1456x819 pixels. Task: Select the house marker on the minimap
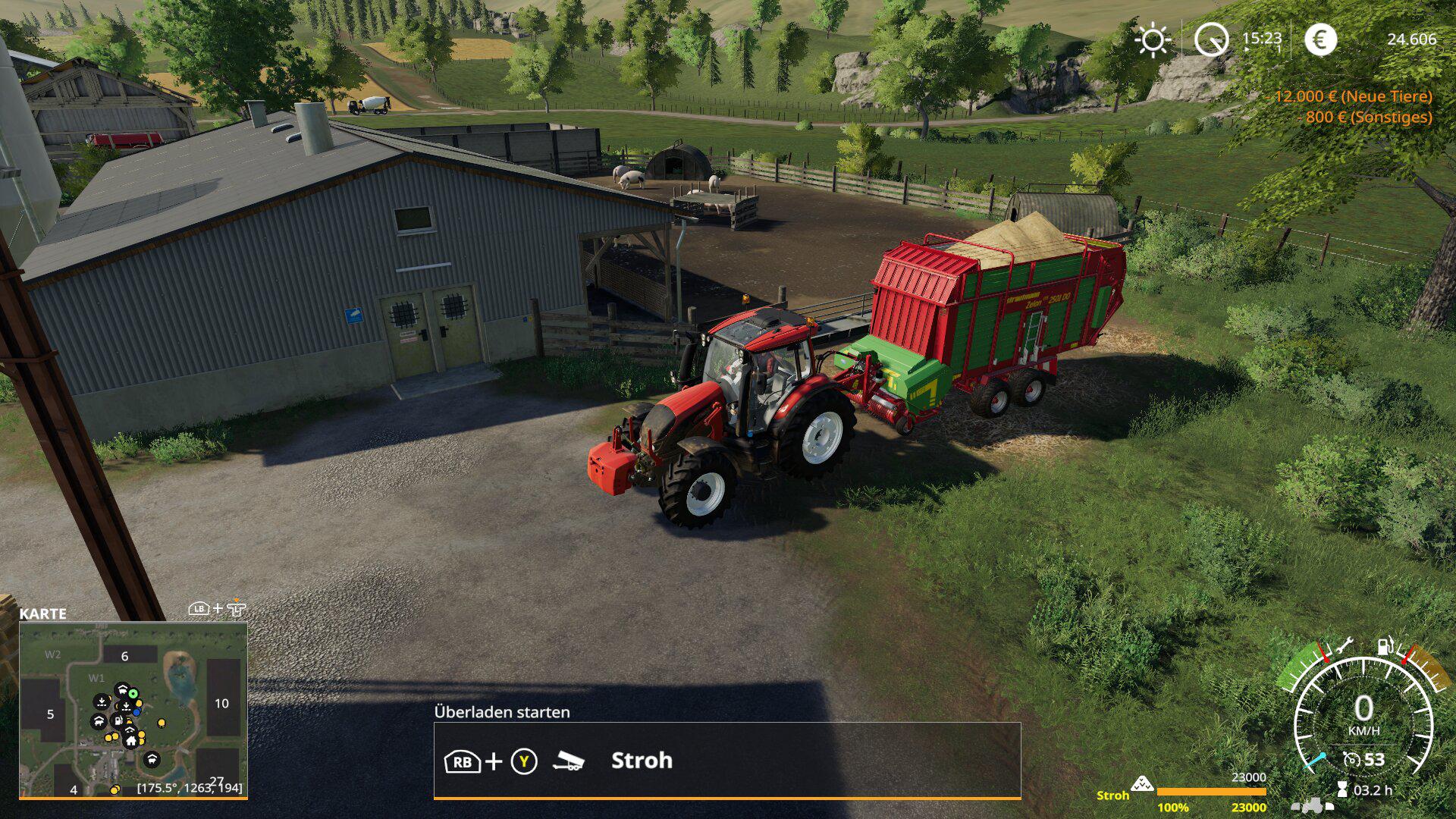pyautogui.click(x=131, y=740)
